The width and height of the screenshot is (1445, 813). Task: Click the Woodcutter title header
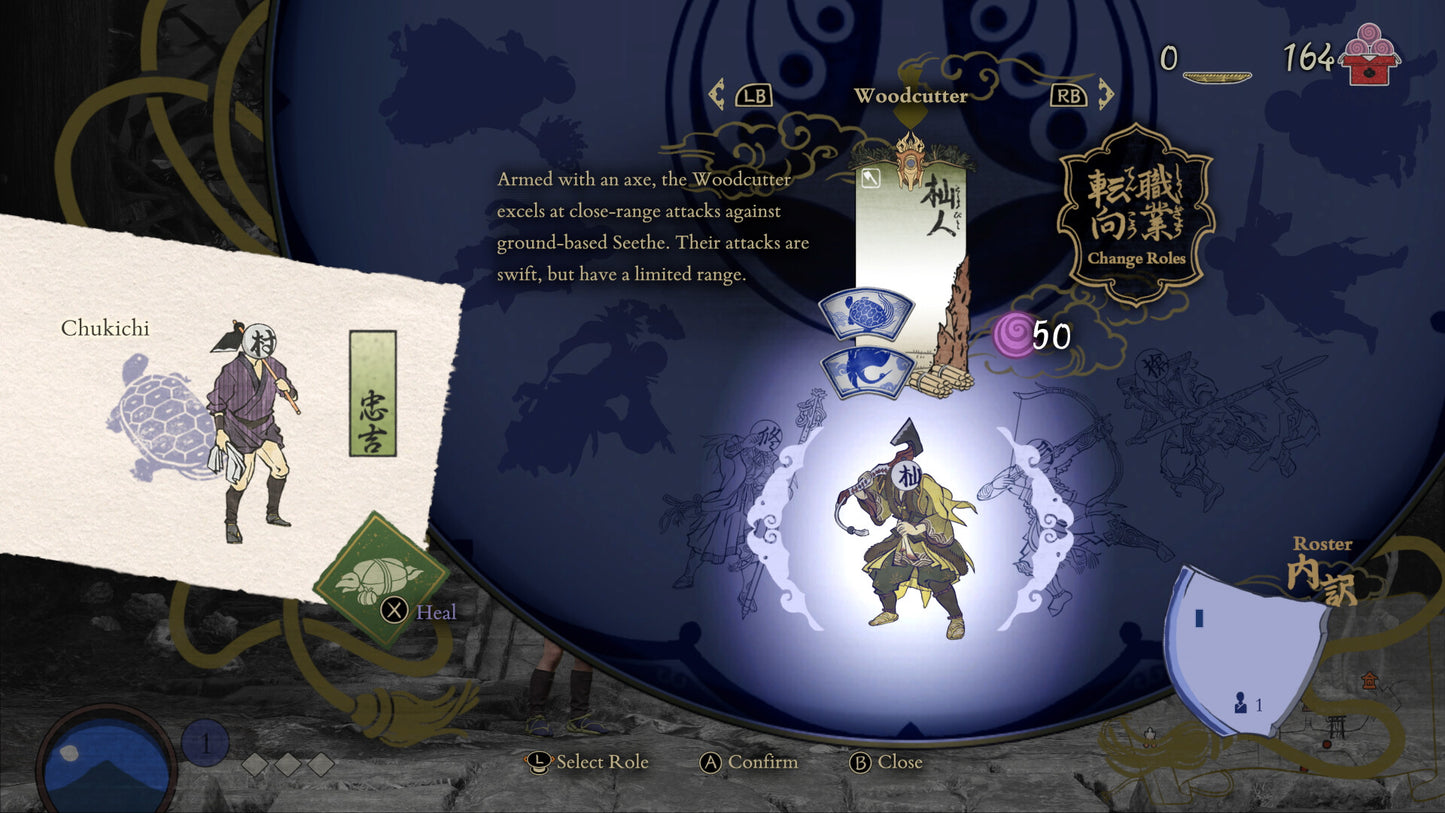coord(910,97)
